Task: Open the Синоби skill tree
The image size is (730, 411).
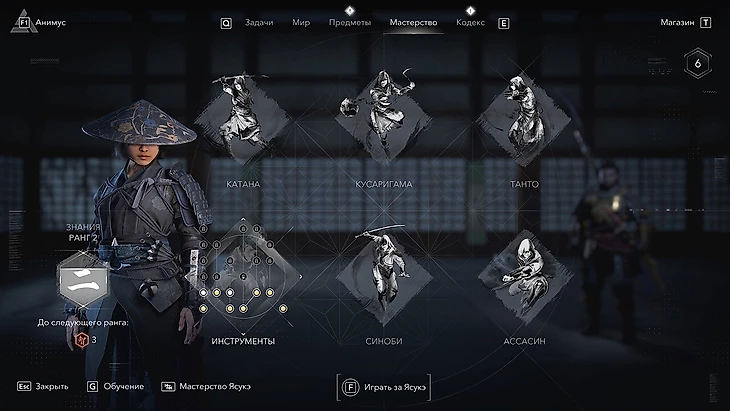Action: [x=383, y=277]
